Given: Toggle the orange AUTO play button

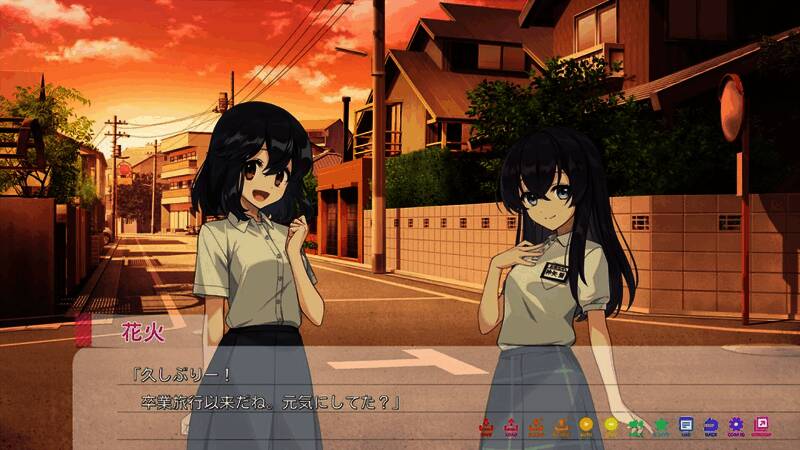Looking at the screenshot, I should [x=586, y=426].
